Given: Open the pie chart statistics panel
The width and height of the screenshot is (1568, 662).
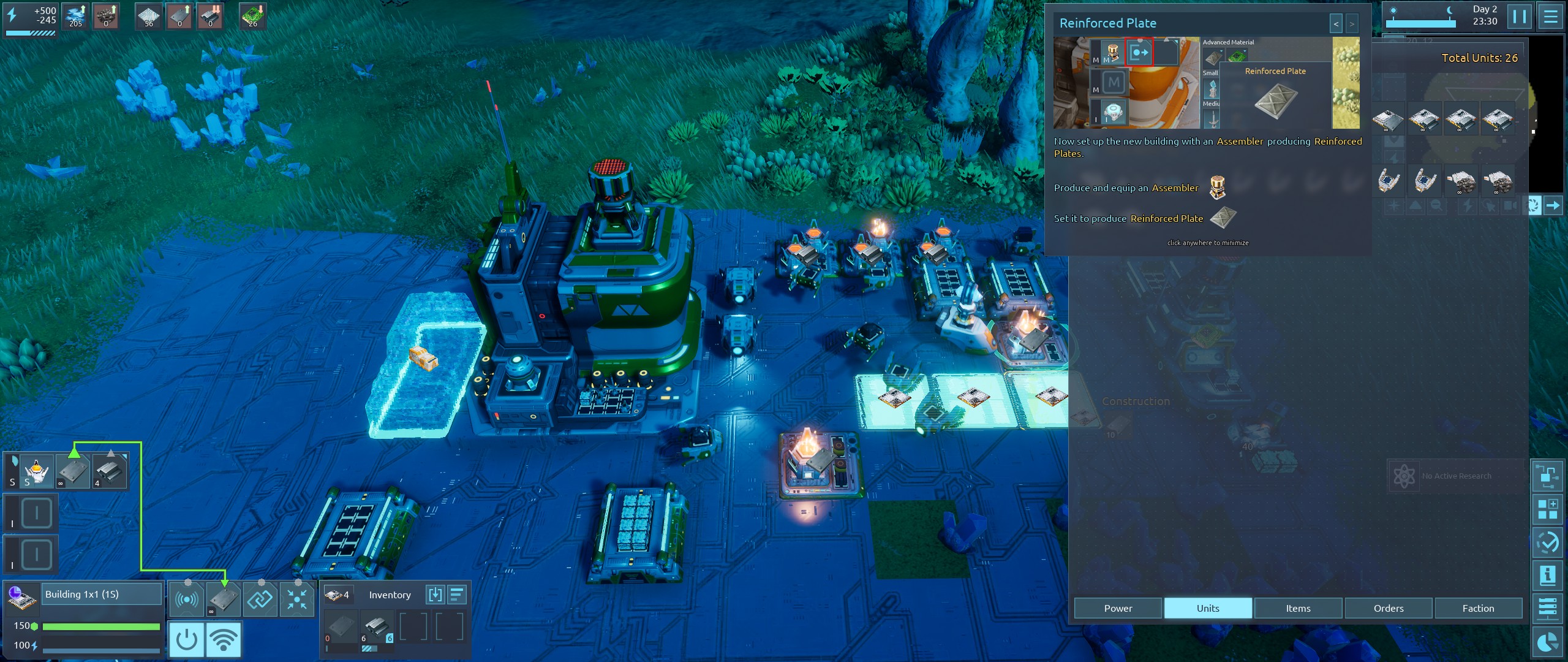Looking at the screenshot, I should 1548,642.
